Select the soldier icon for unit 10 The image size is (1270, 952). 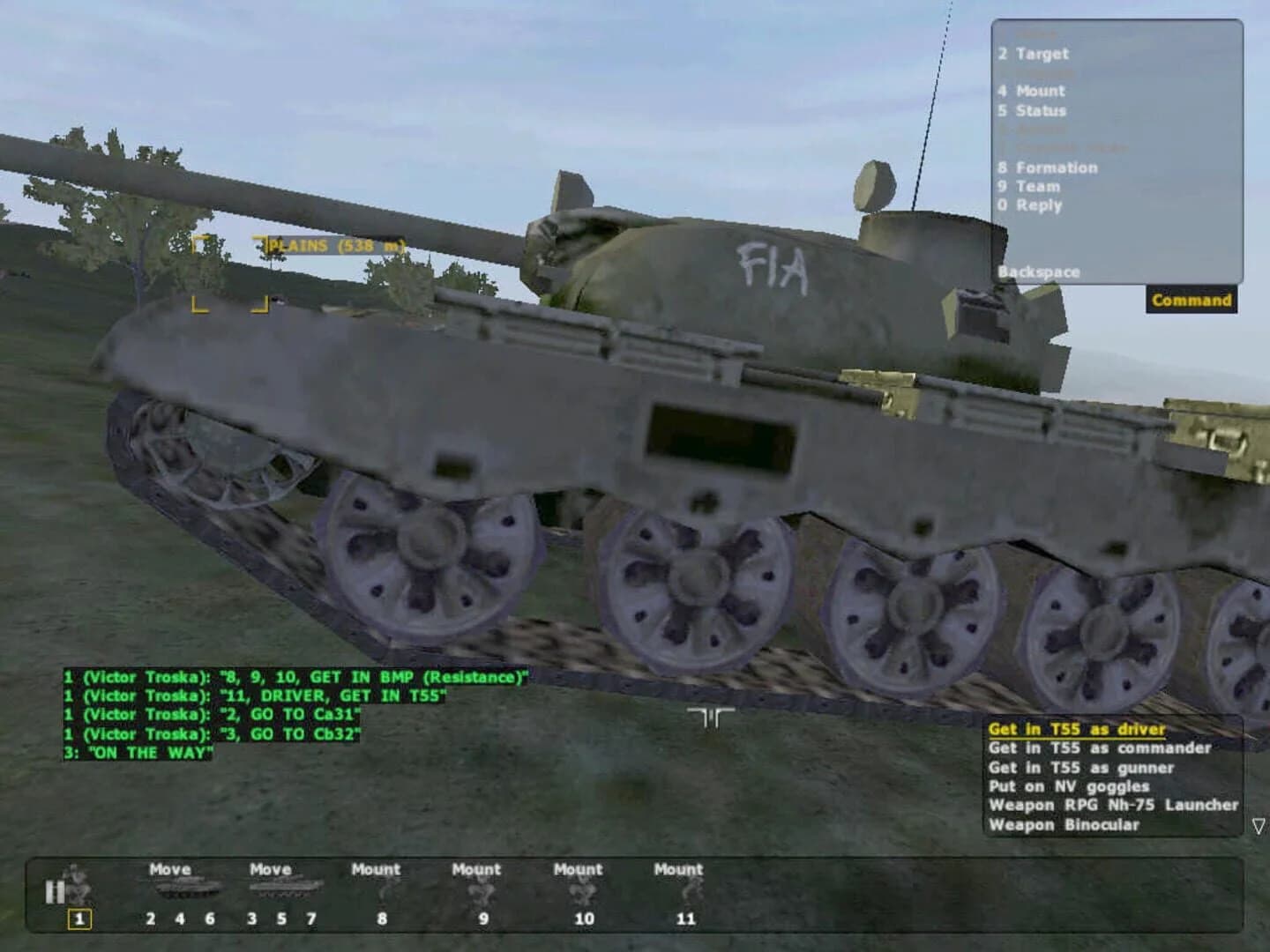pyautogui.click(x=580, y=893)
